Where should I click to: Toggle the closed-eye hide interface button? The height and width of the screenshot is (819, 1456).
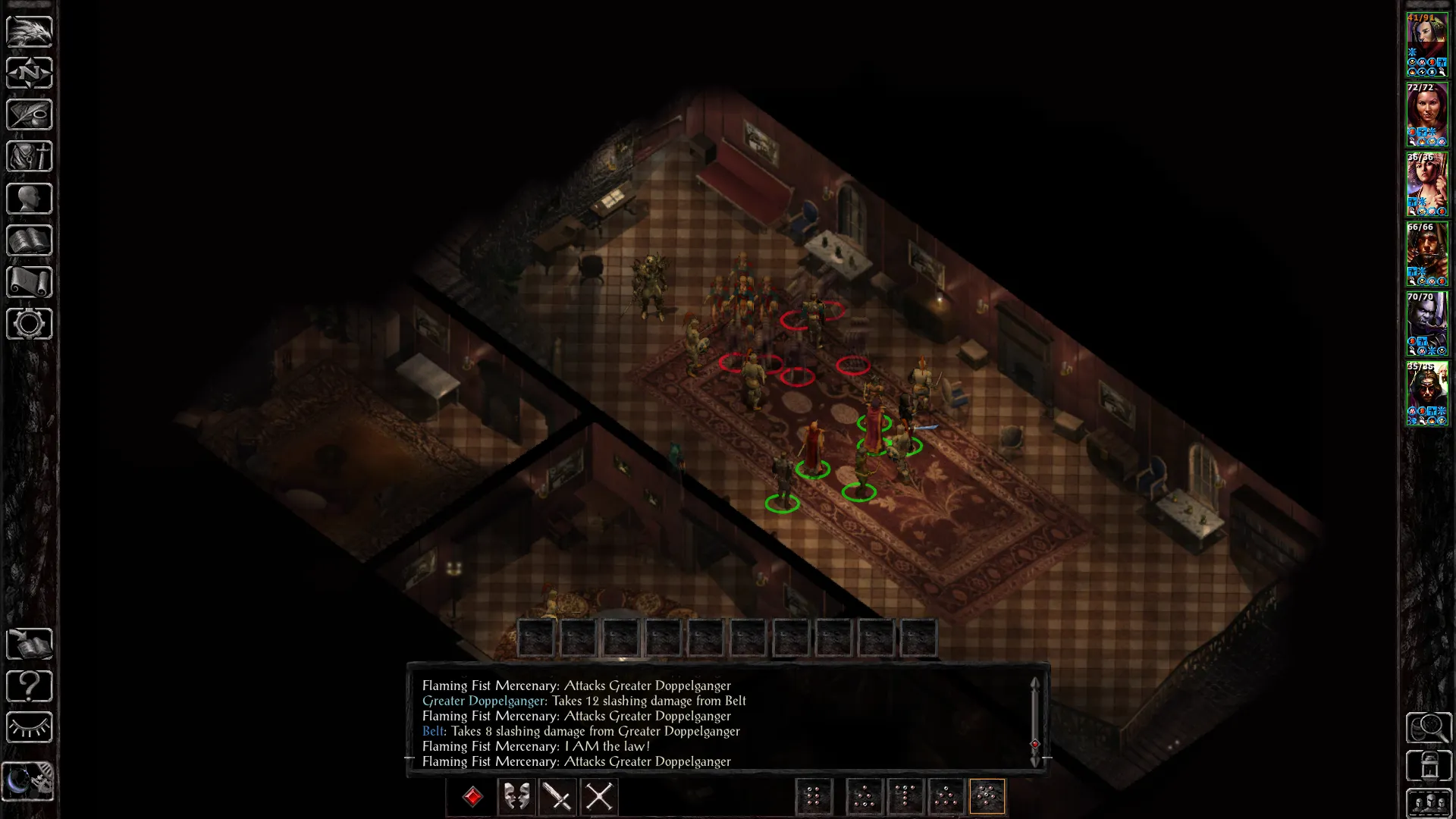tap(30, 728)
